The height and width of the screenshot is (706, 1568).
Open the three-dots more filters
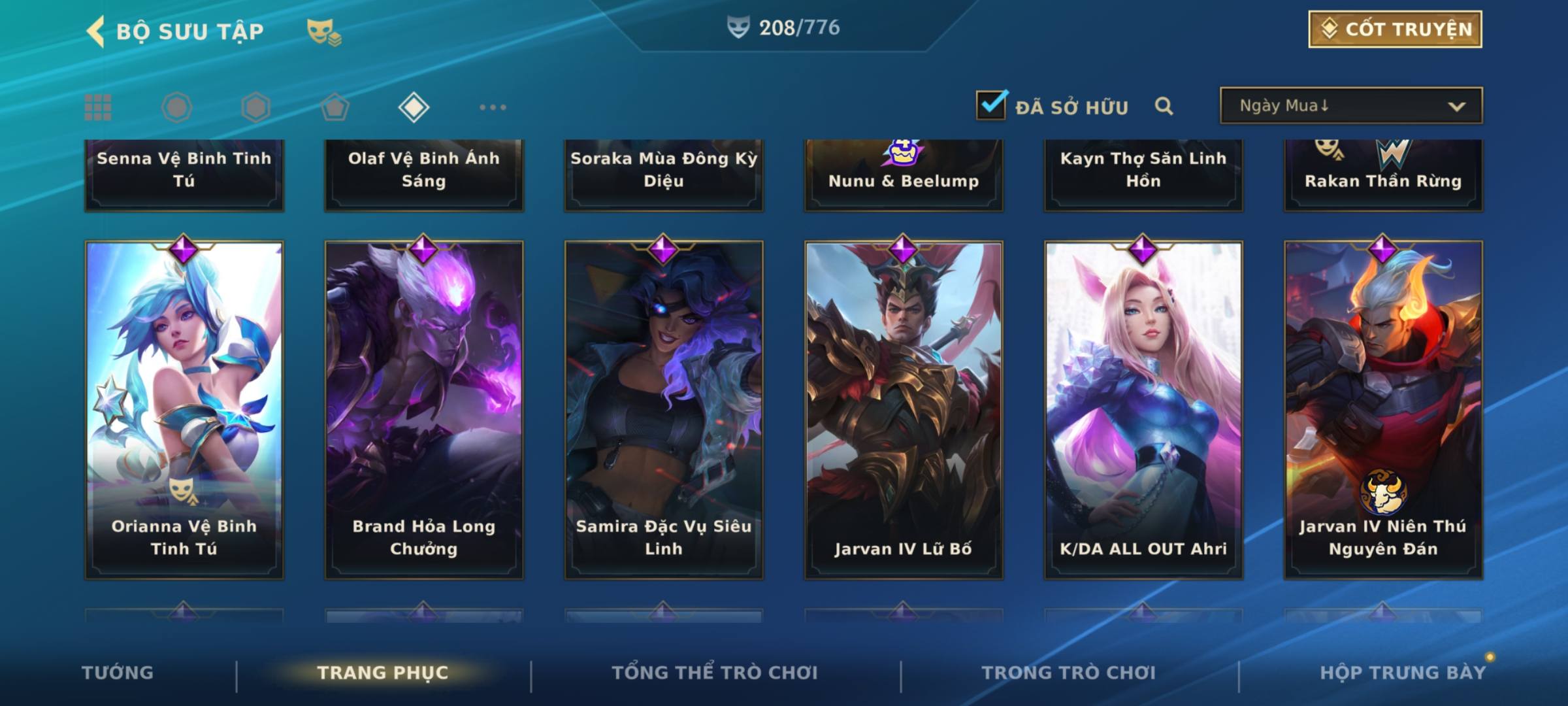(x=493, y=107)
